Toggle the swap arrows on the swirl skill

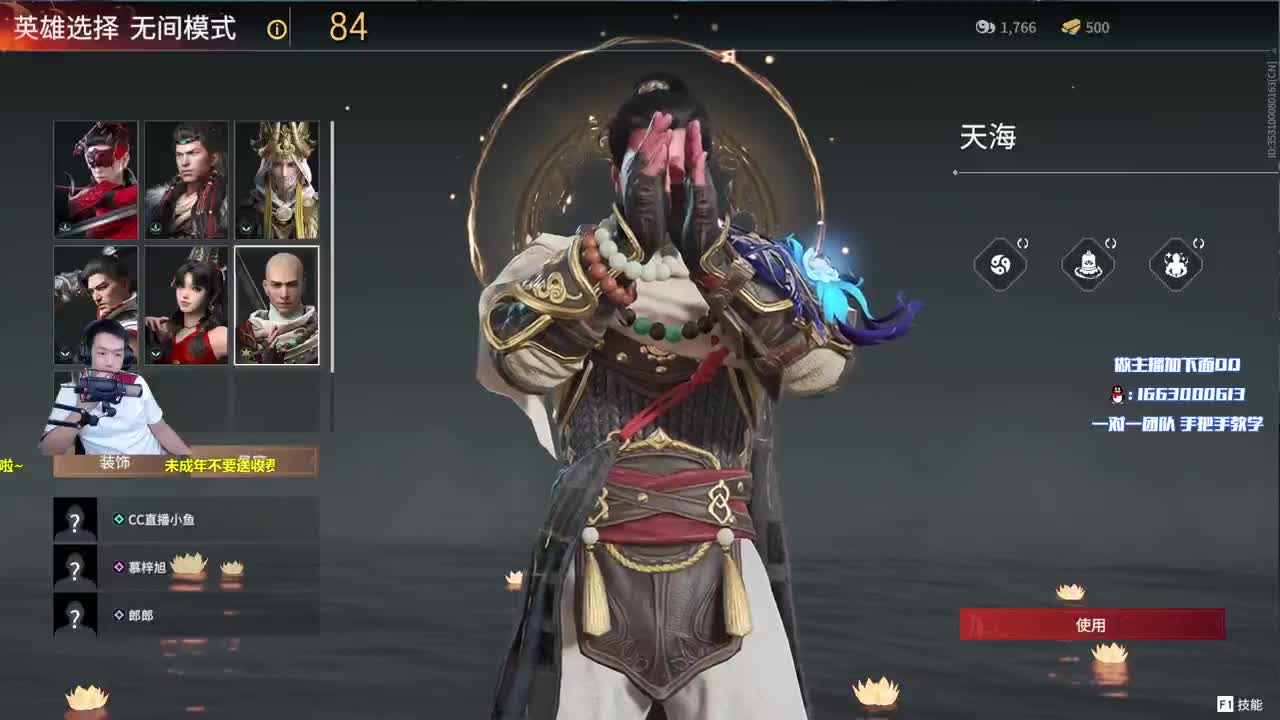coord(1023,243)
